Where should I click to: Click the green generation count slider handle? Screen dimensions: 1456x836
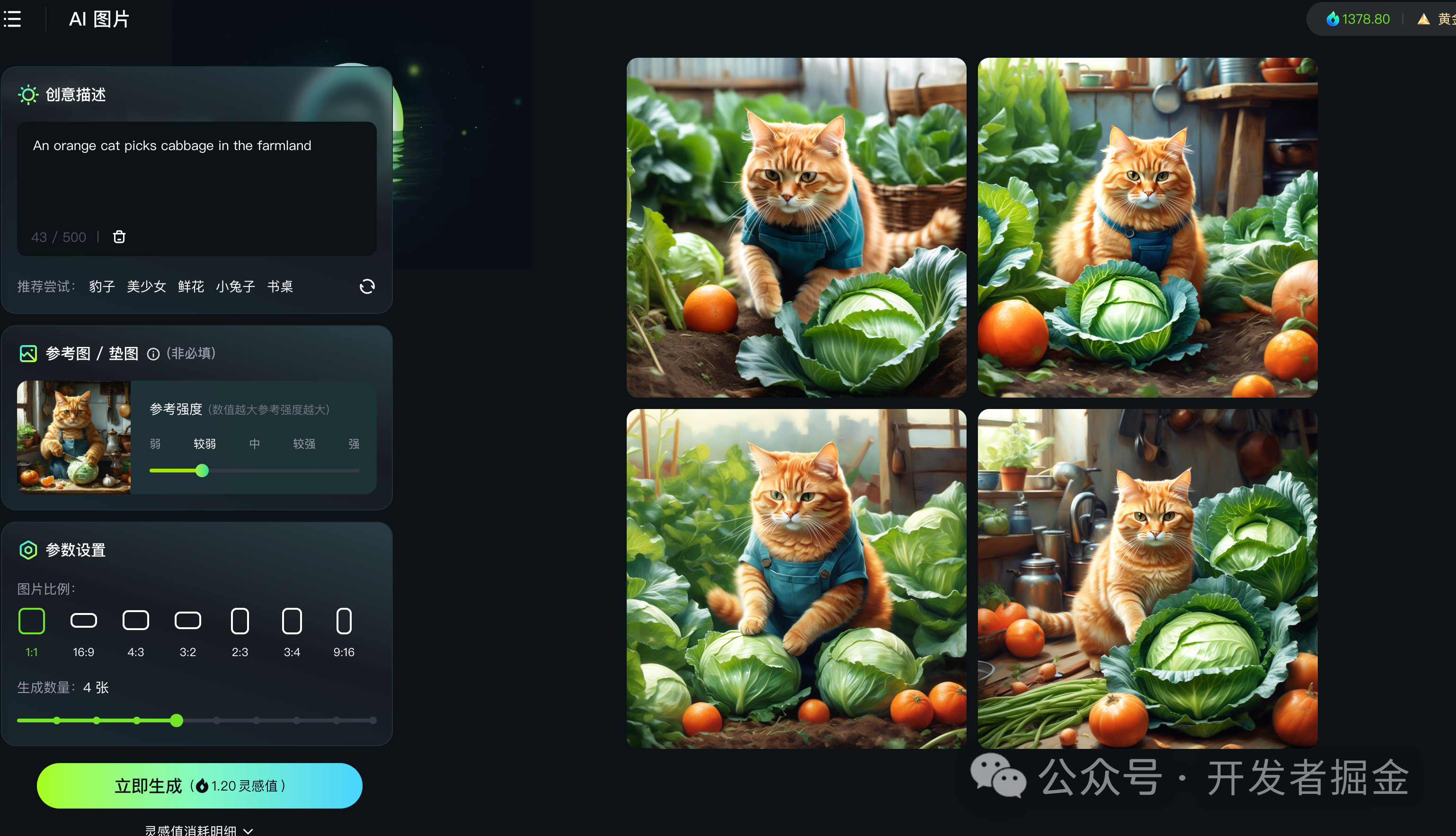(x=177, y=720)
